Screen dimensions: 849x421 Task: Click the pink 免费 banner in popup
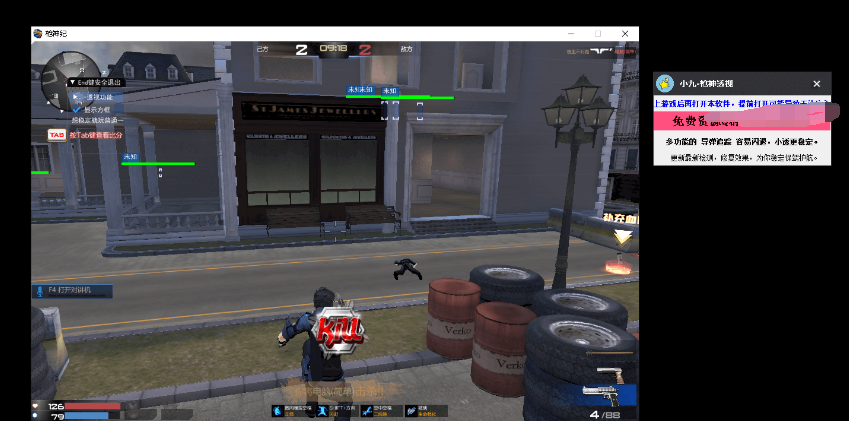coord(742,119)
